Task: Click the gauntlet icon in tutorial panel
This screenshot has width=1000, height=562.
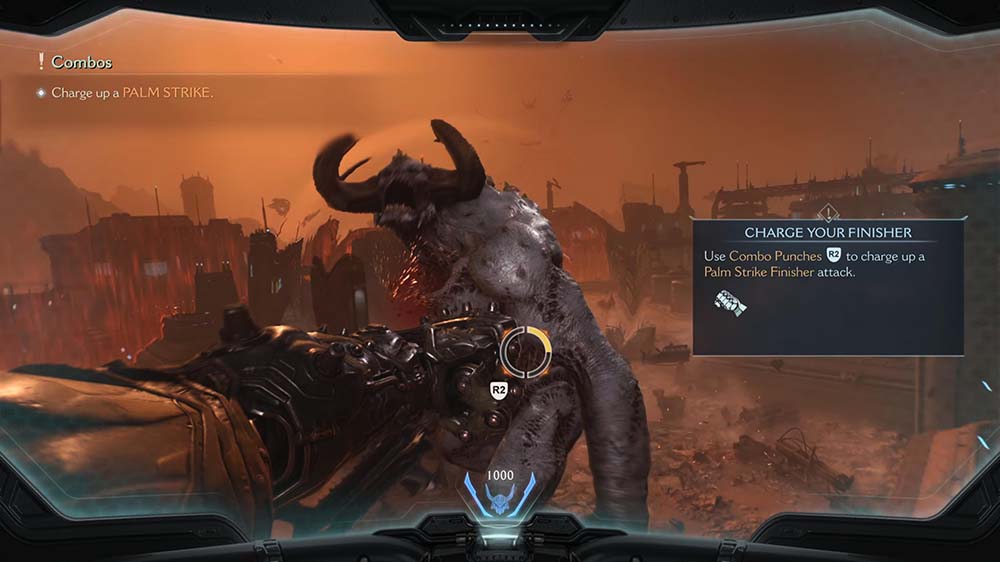Action: pyautogui.click(x=730, y=302)
